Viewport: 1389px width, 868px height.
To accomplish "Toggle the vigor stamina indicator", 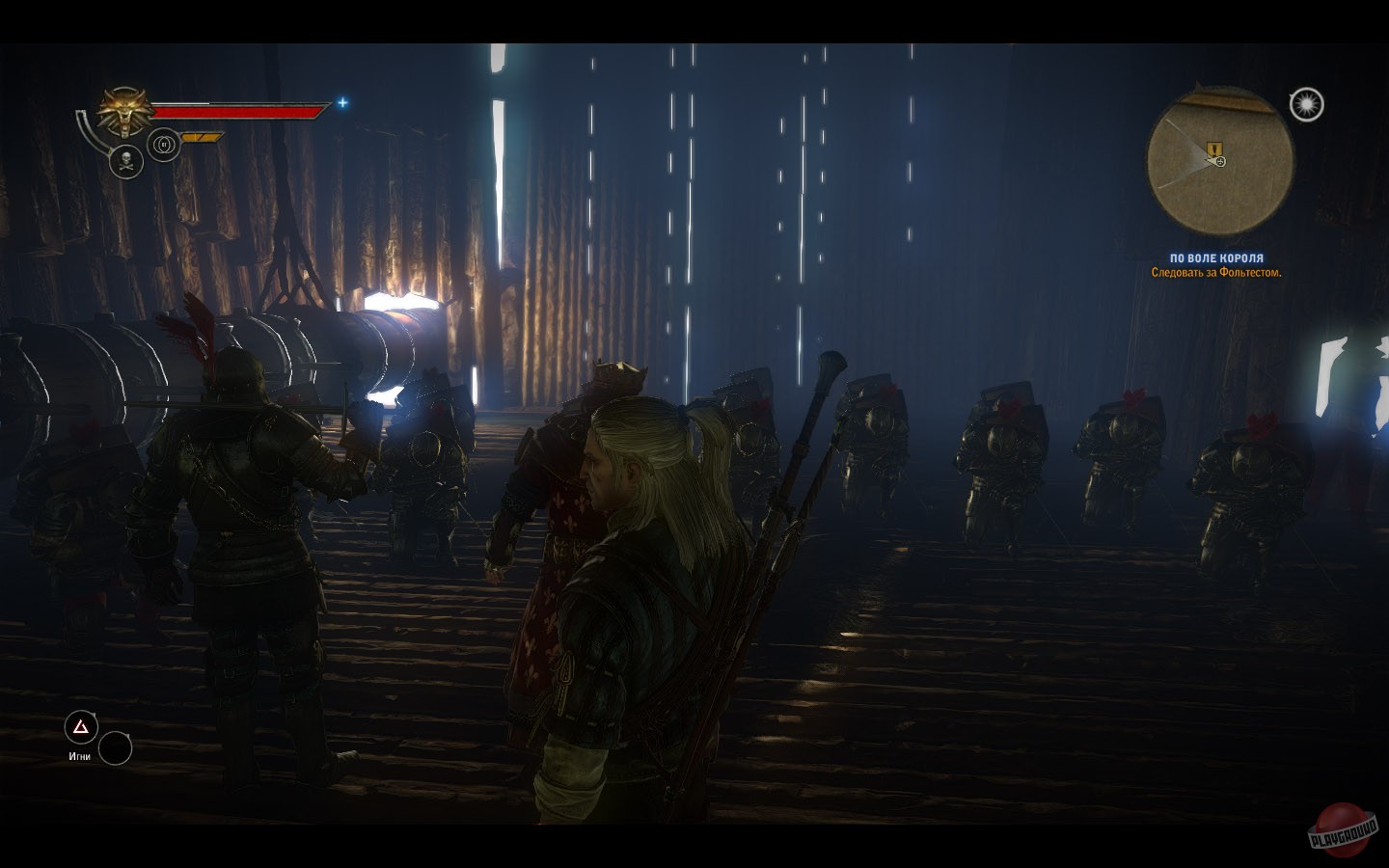I will [x=200, y=137].
